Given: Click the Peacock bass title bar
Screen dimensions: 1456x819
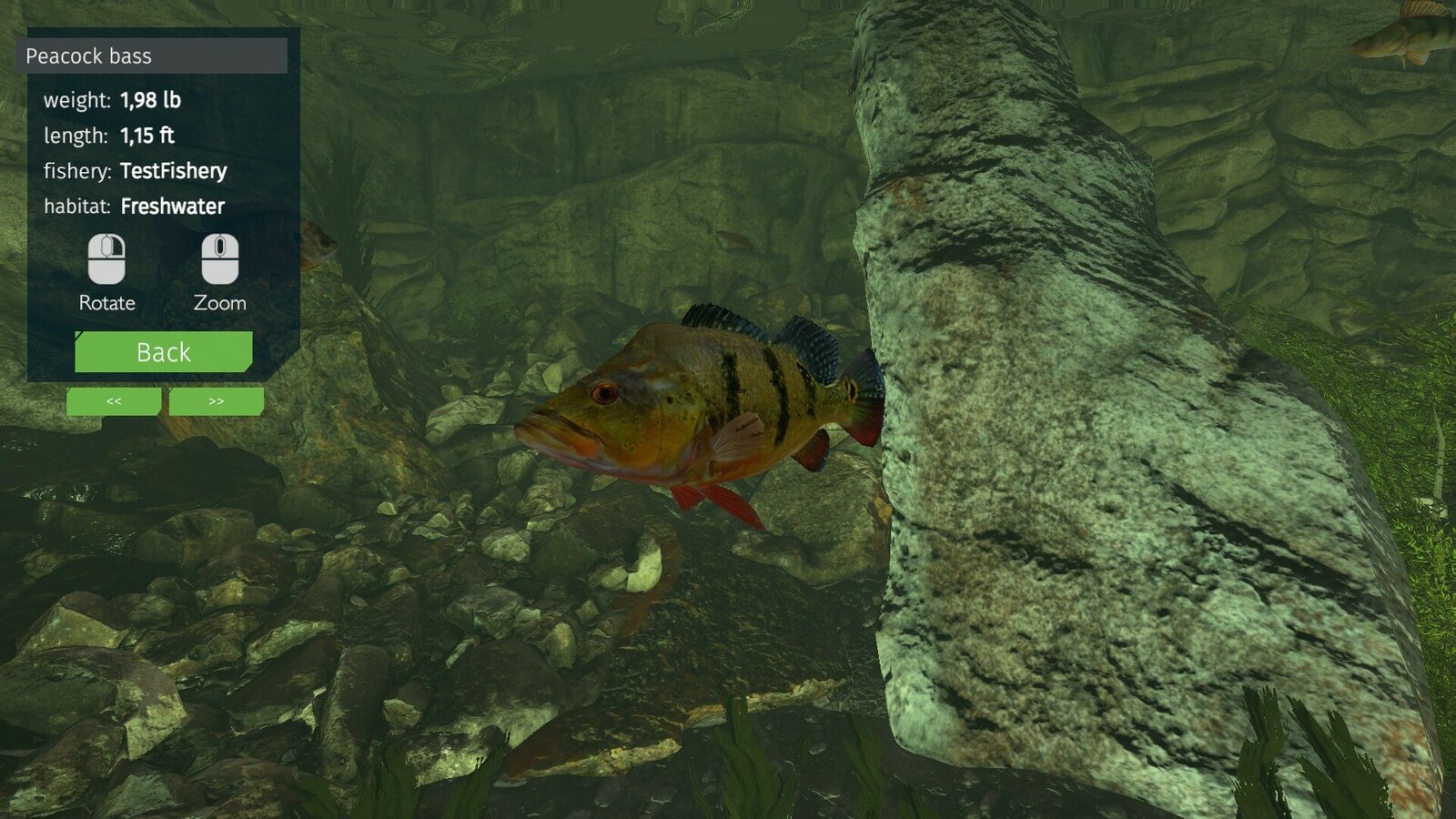Looking at the screenshot, I should pos(155,56).
